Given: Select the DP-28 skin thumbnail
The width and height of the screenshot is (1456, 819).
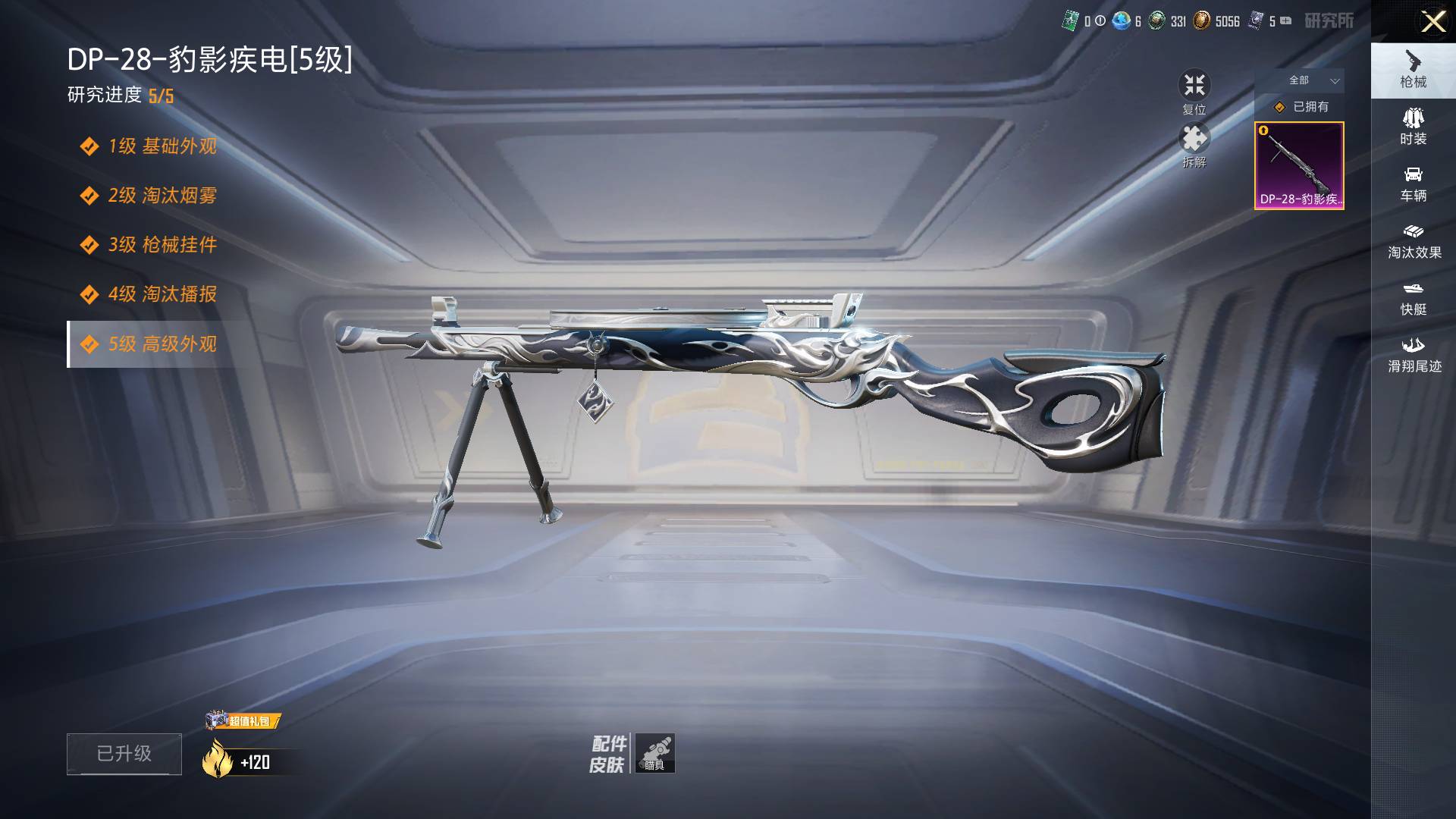Looking at the screenshot, I should point(1299,165).
